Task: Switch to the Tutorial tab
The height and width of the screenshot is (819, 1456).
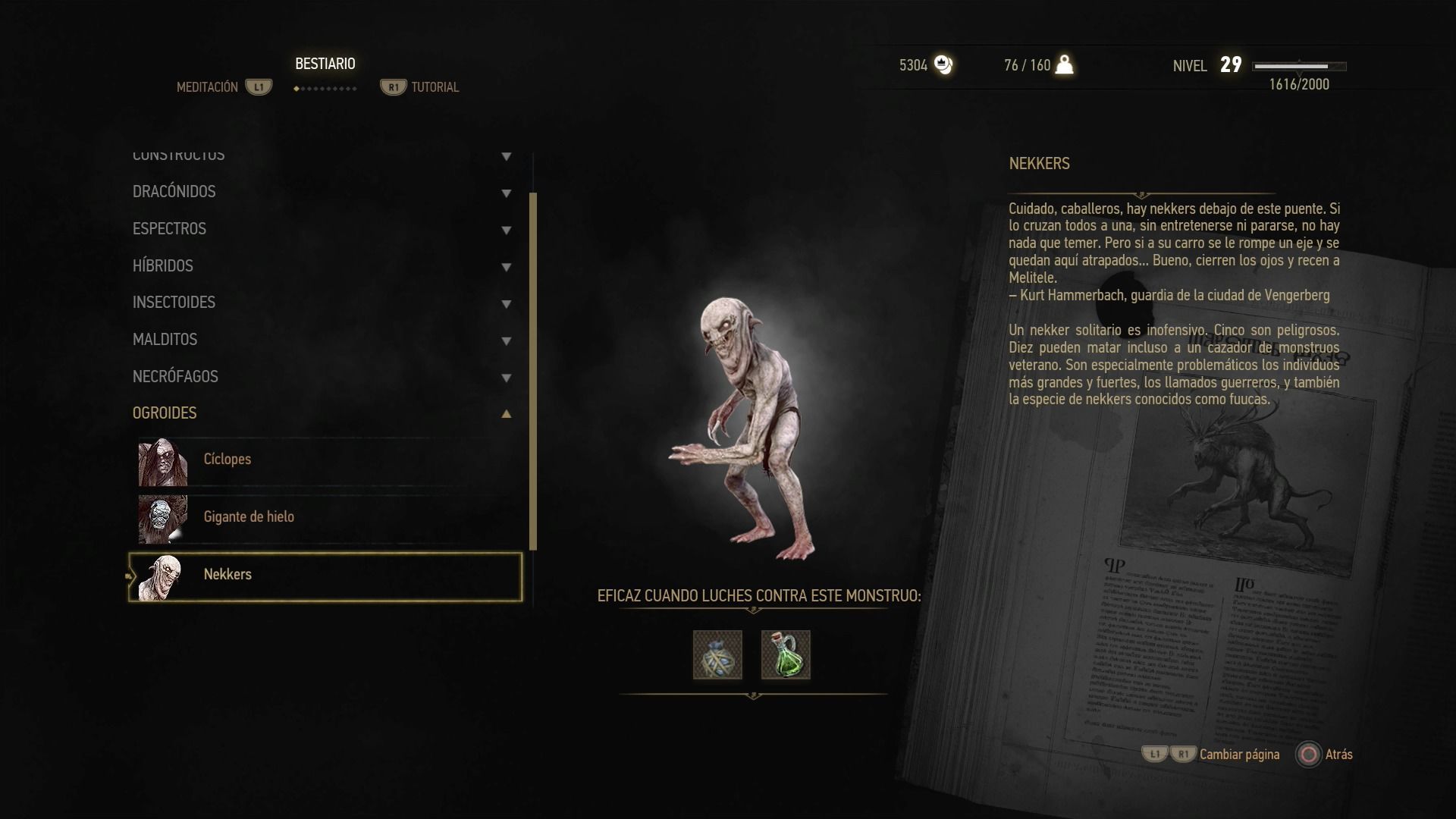Action: click(x=435, y=87)
